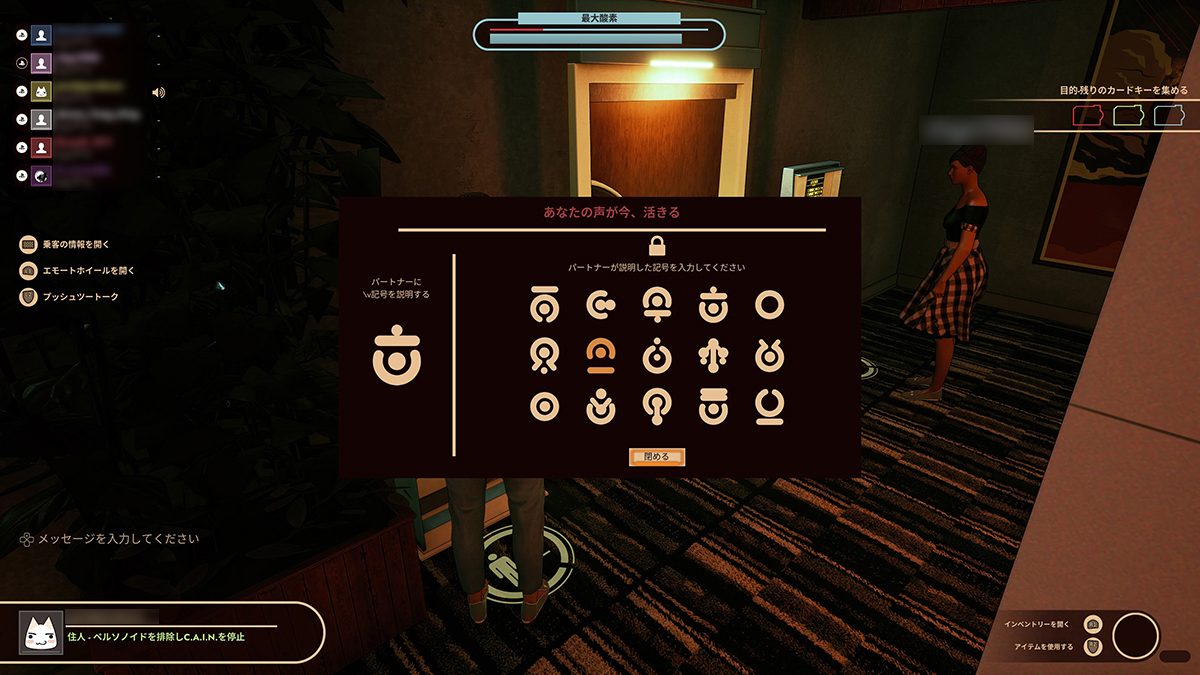
Task: Pick the tree-shaped symbol with side dots
Action: (712, 354)
